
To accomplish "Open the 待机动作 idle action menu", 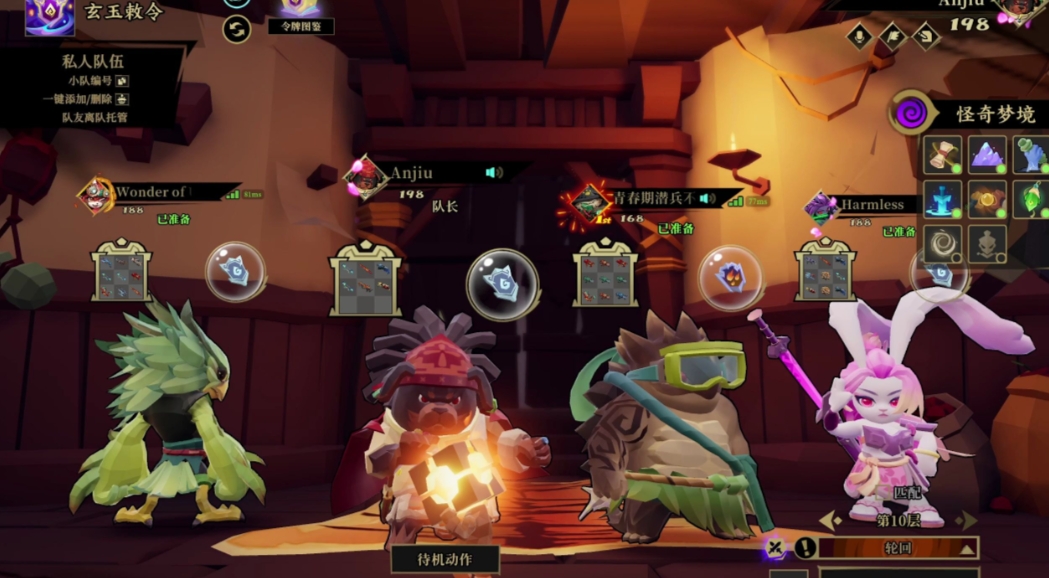I will point(445,559).
